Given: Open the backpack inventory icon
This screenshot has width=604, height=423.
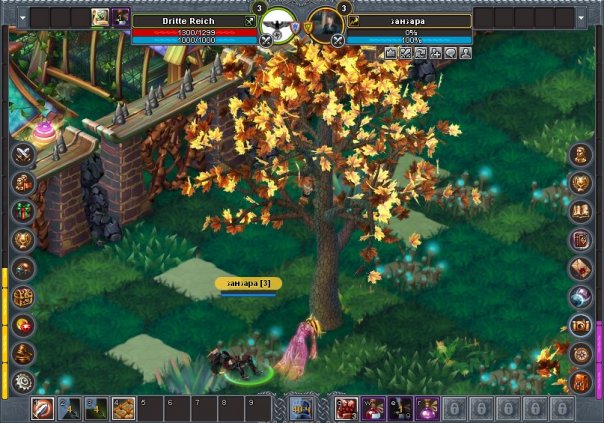Looking at the screenshot, I should click(581, 381).
